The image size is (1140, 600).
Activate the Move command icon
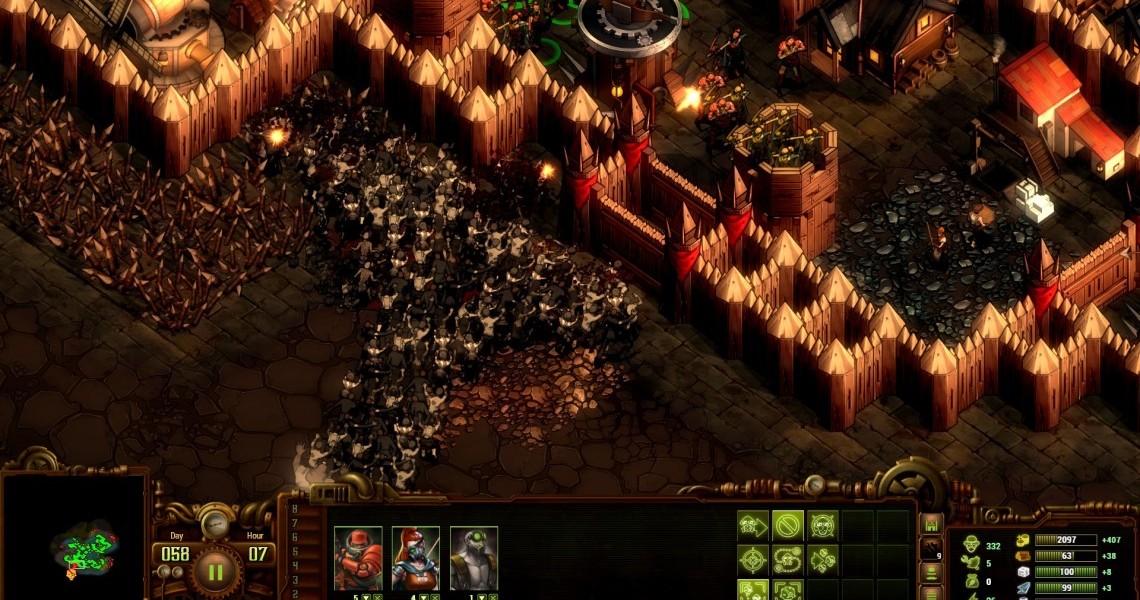pos(752,525)
